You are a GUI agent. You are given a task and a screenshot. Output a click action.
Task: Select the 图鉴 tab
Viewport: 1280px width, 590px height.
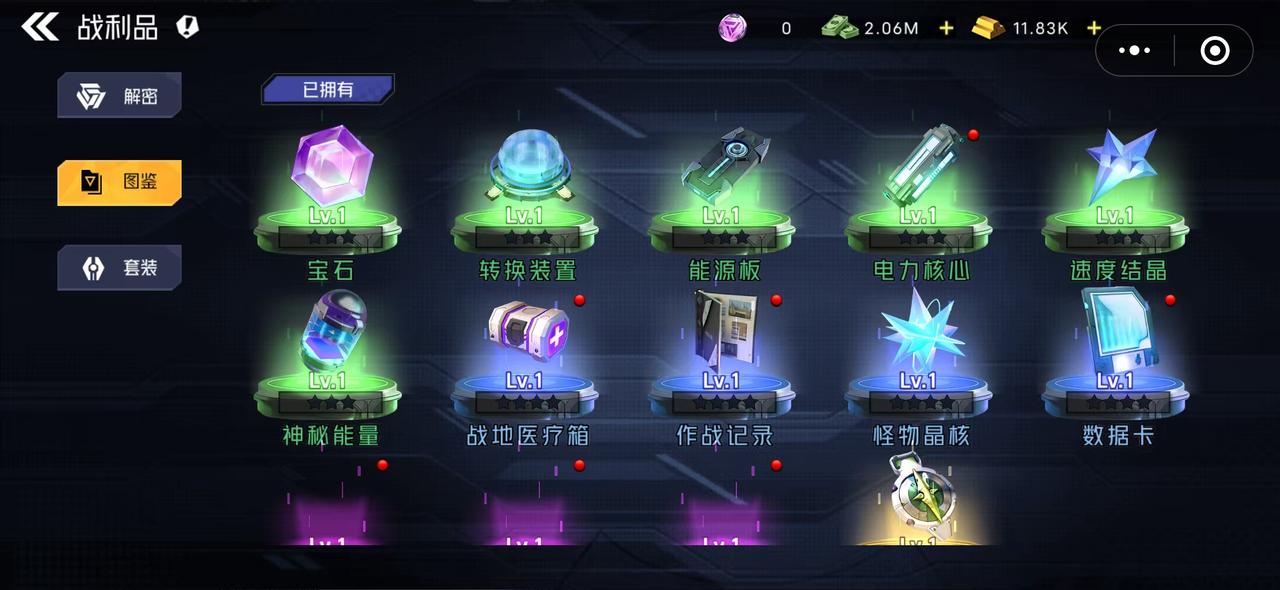coord(120,182)
